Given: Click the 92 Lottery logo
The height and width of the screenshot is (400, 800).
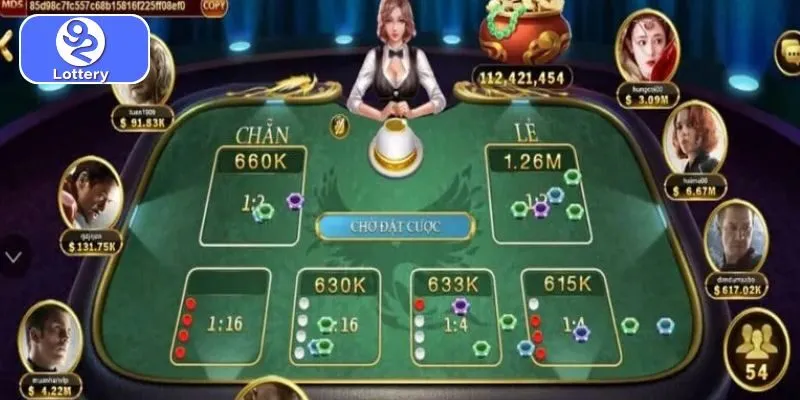Looking at the screenshot, I should pyautogui.click(x=85, y=48).
